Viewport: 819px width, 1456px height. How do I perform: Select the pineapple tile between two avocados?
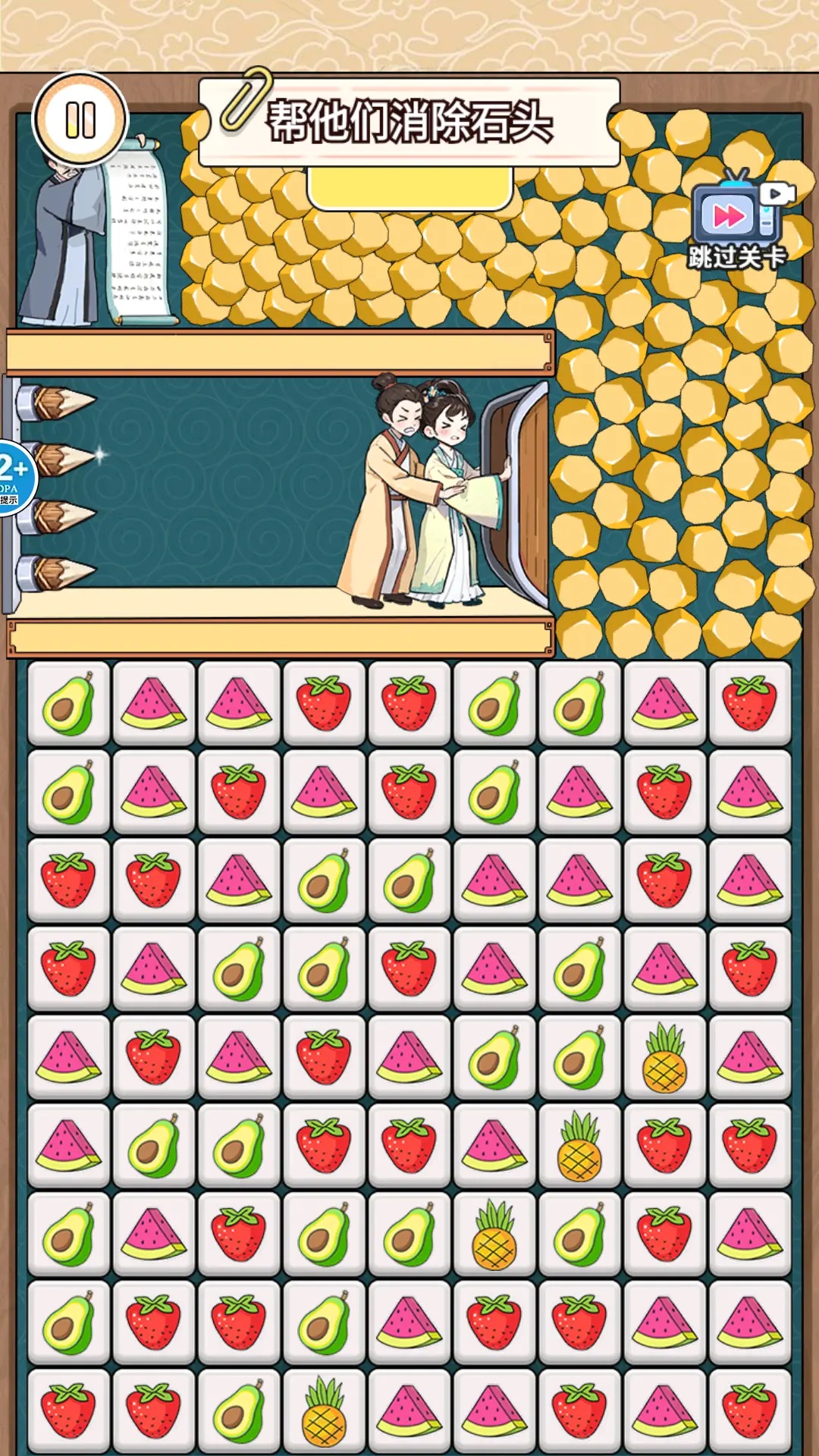(x=494, y=1235)
